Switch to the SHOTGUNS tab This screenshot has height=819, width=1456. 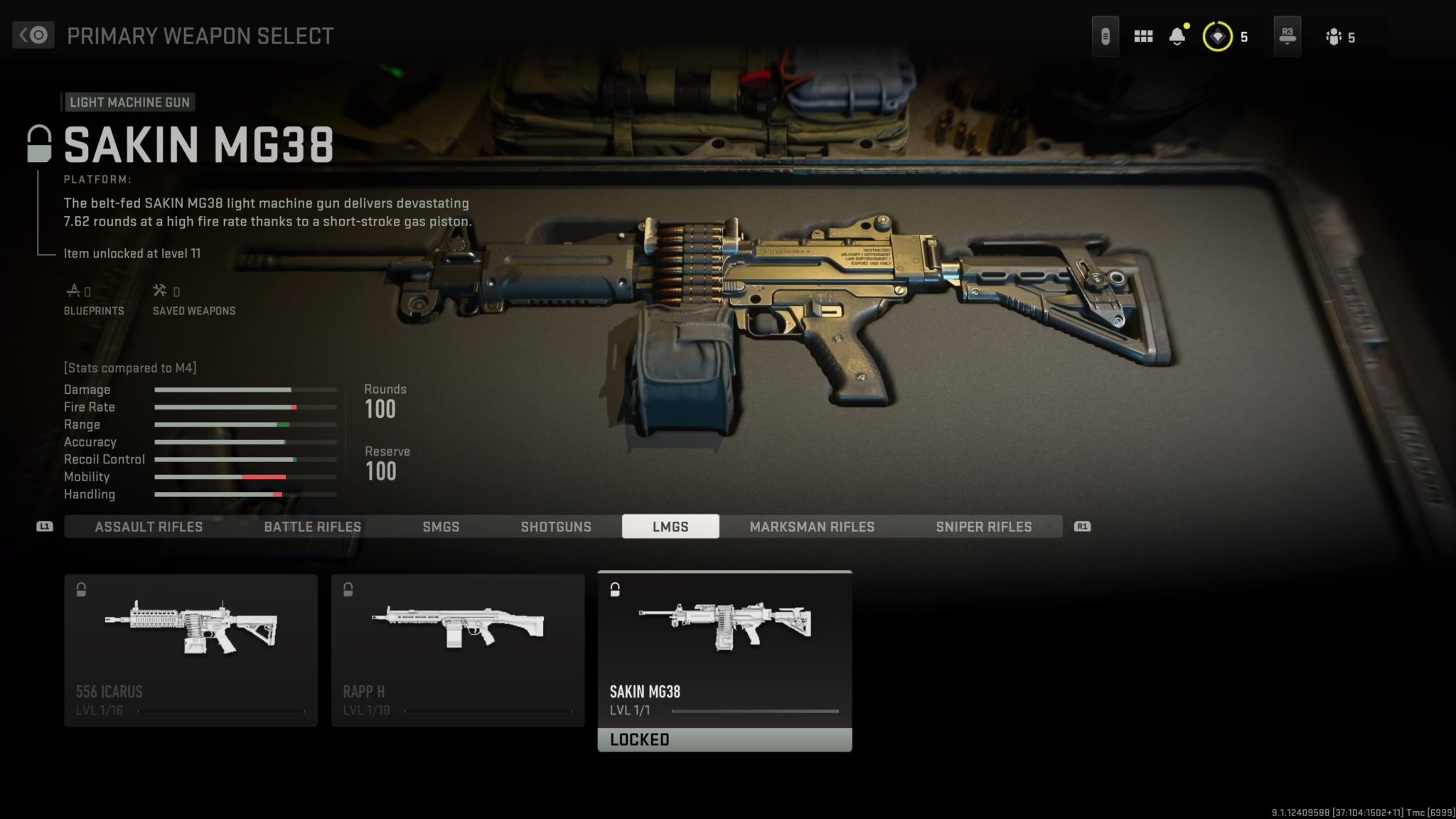[557, 527]
